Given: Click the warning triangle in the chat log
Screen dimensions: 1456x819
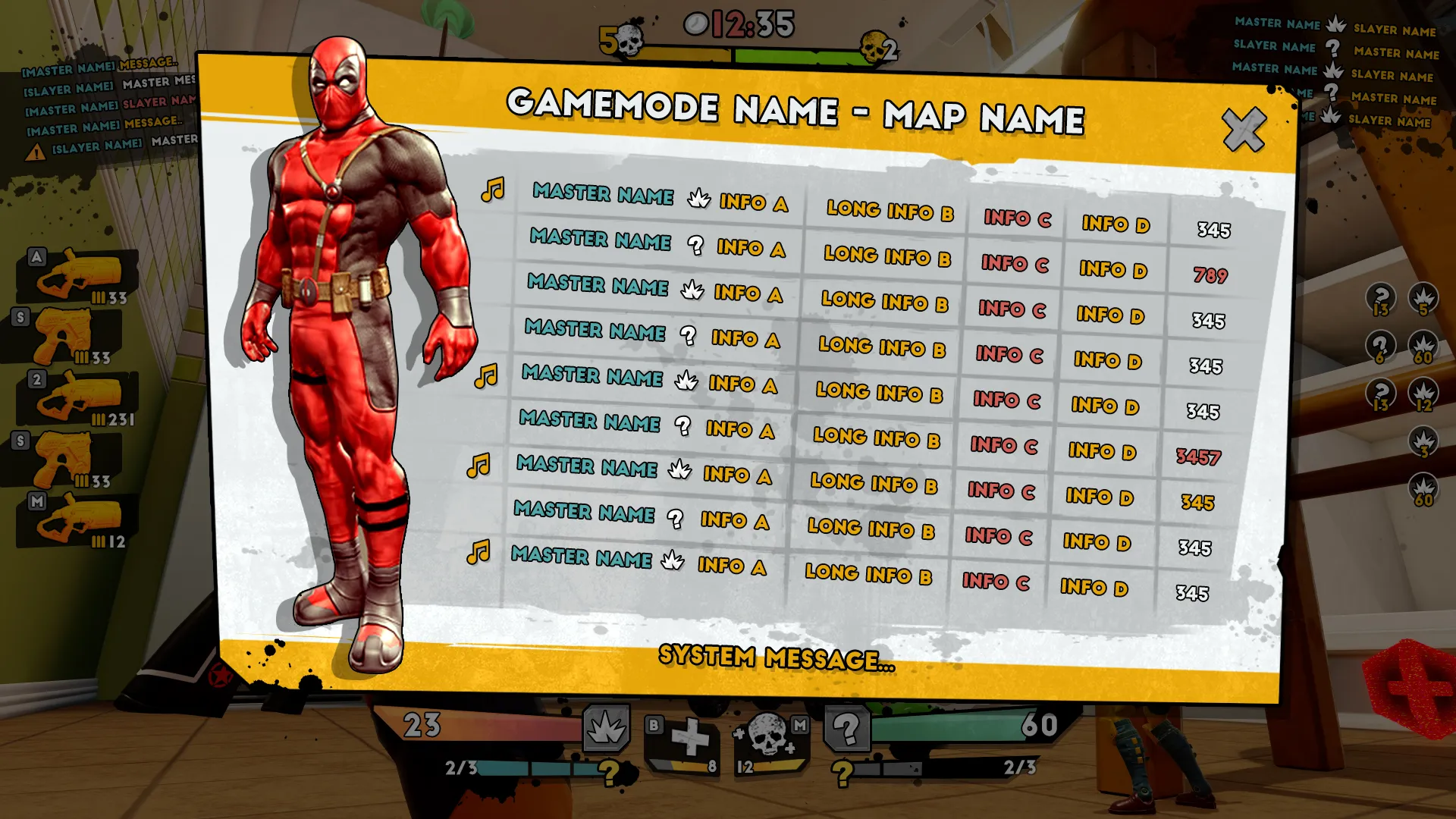Looking at the screenshot, I should (35, 152).
